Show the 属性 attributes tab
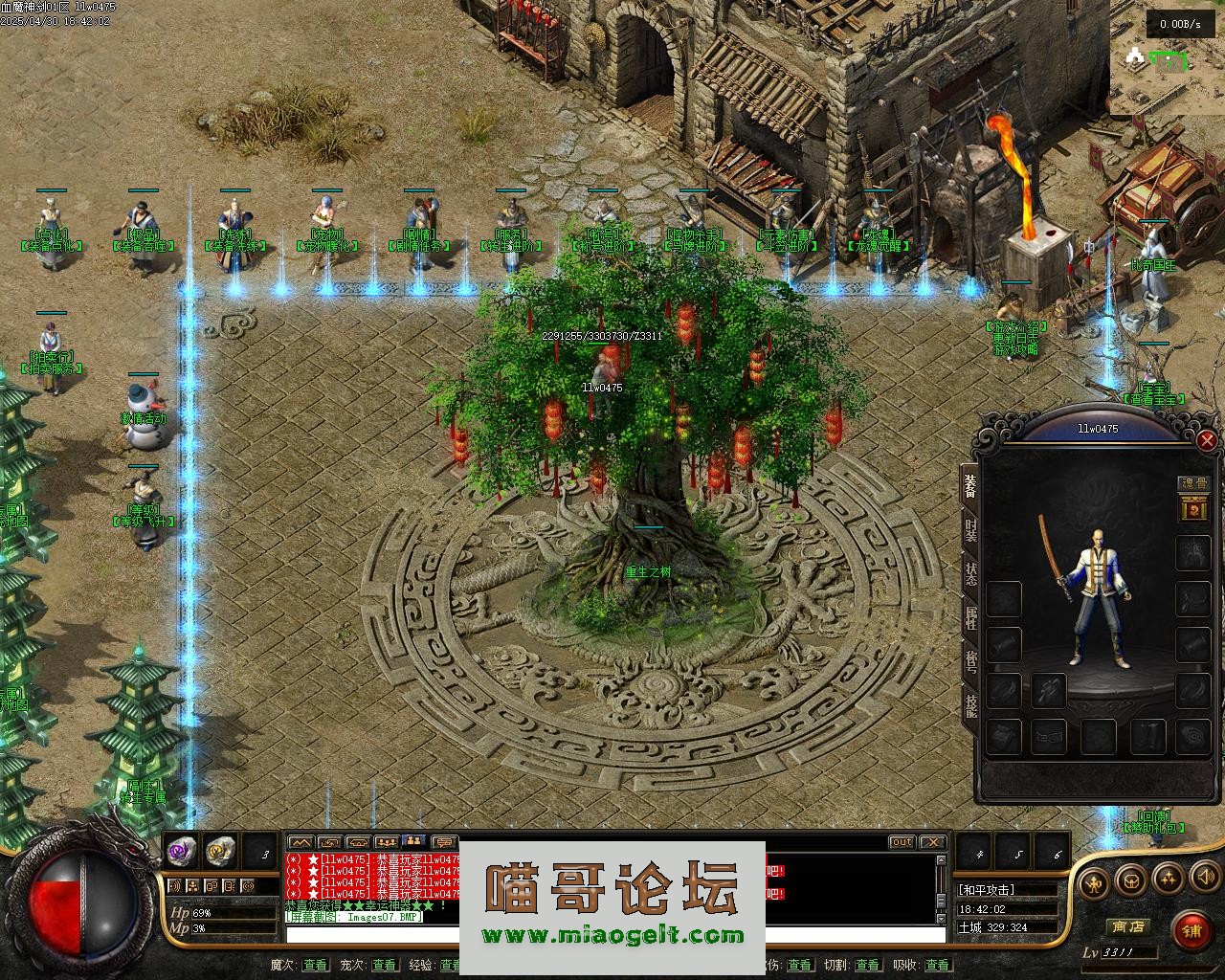 pos(970,617)
